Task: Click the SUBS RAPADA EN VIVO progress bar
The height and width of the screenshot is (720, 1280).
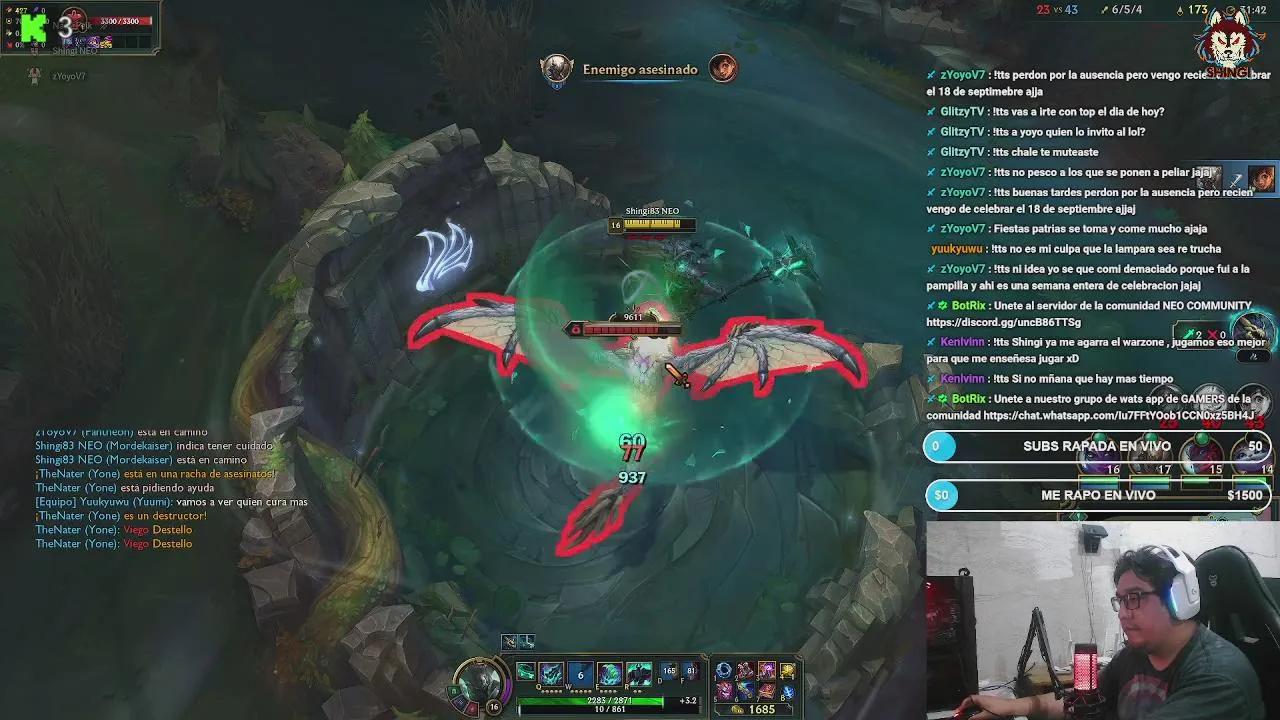Action: tap(1097, 446)
